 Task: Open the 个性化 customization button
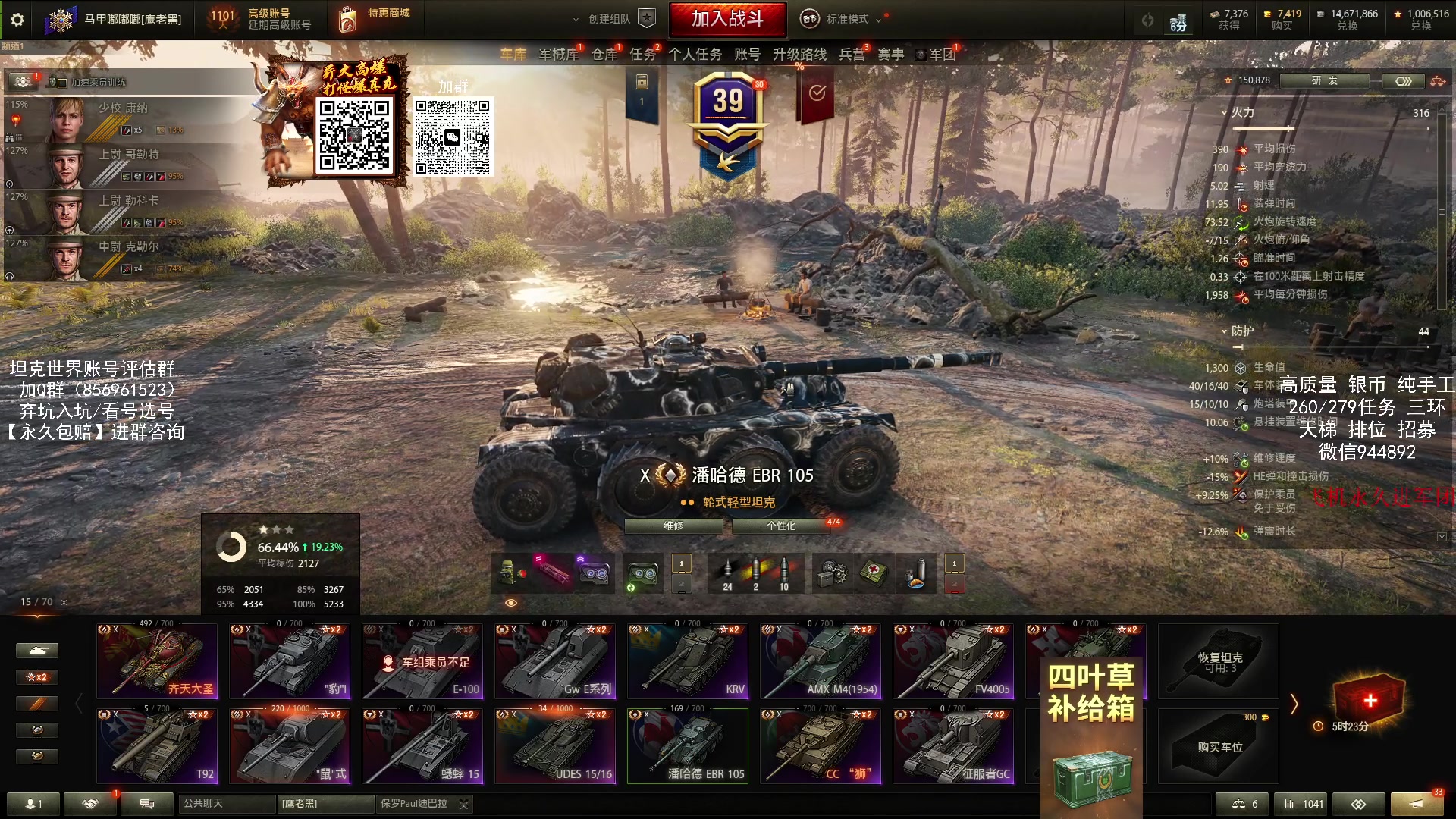[x=781, y=526]
